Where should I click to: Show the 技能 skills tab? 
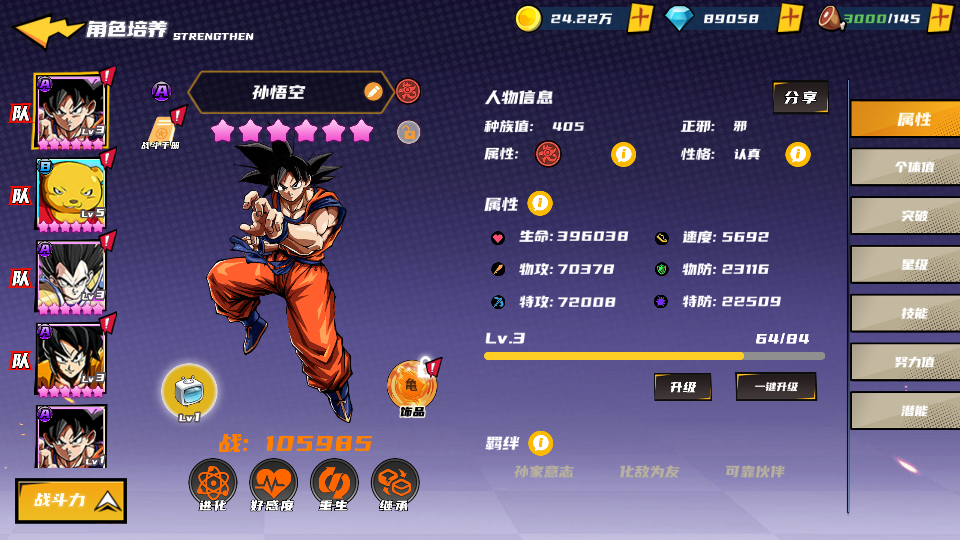point(904,313)
